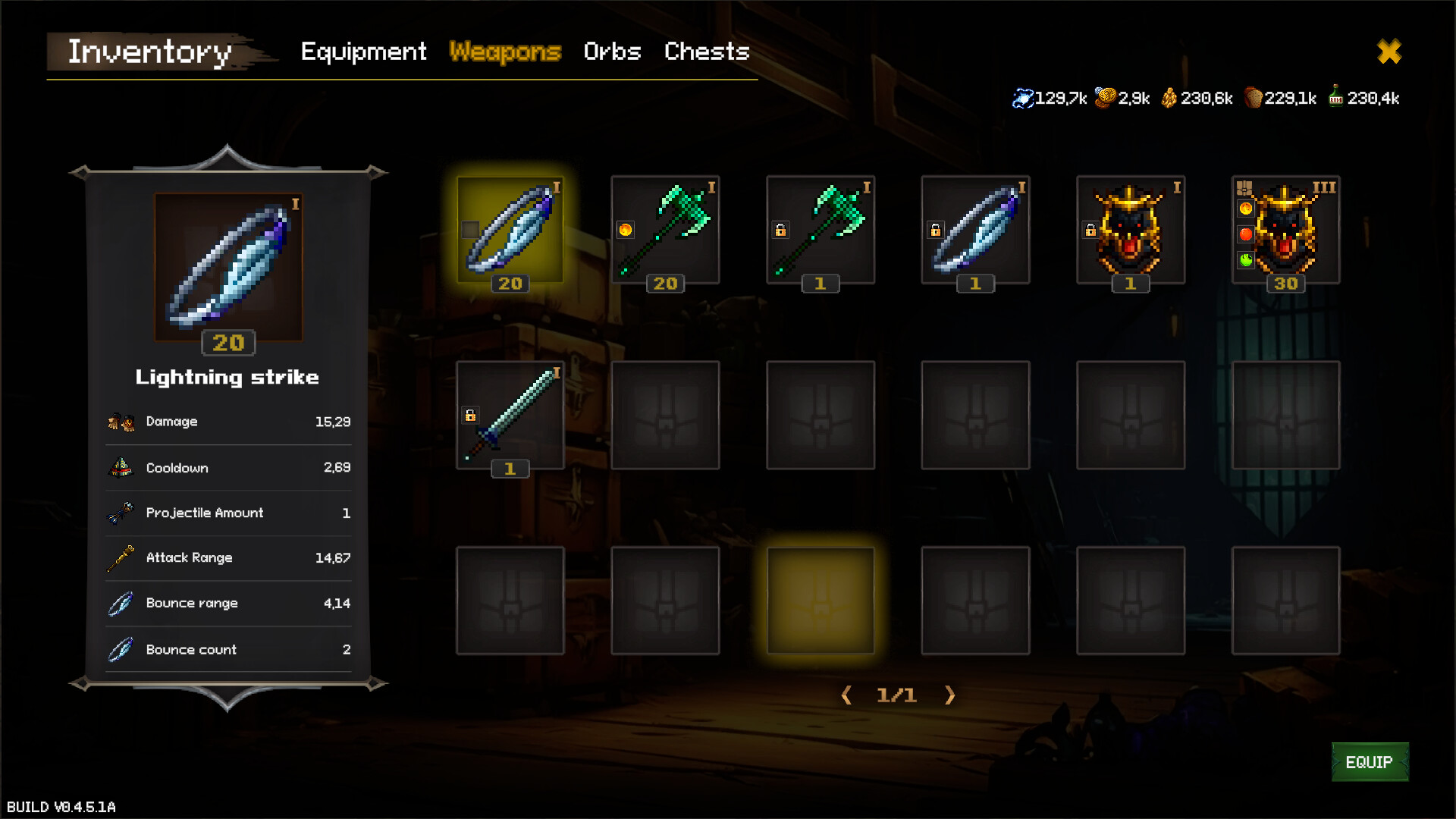1456x819 pixels.
Task: Open the Chests tab
Action: coord(706,52)
